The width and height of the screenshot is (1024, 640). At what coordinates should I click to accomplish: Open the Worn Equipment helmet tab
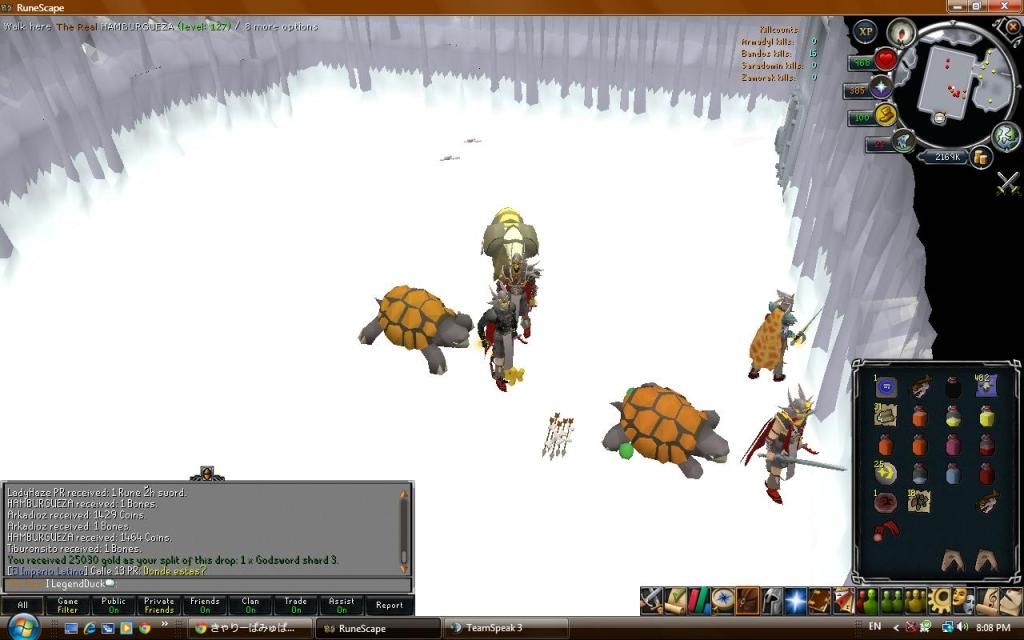click(x=772, y=600)
